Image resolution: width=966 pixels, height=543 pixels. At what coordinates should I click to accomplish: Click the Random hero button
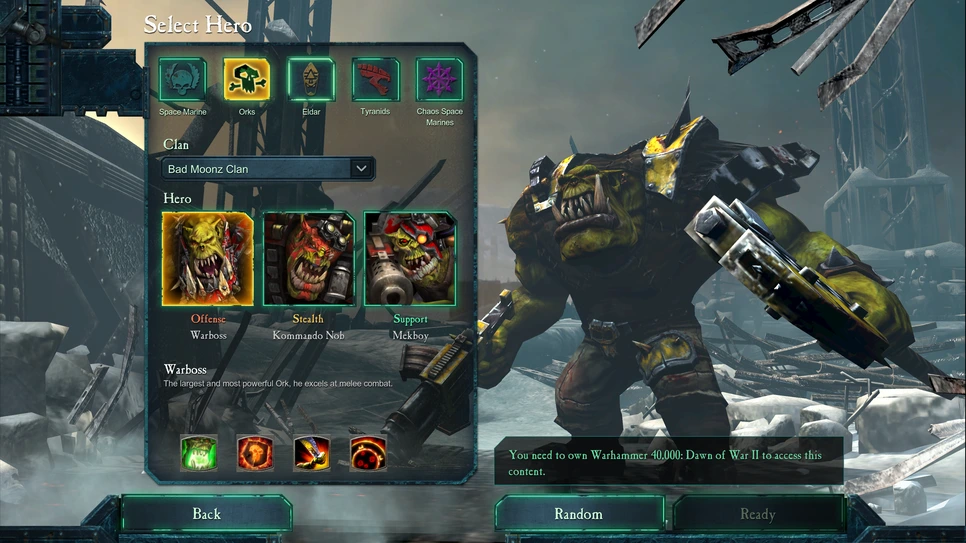(579, 514)
